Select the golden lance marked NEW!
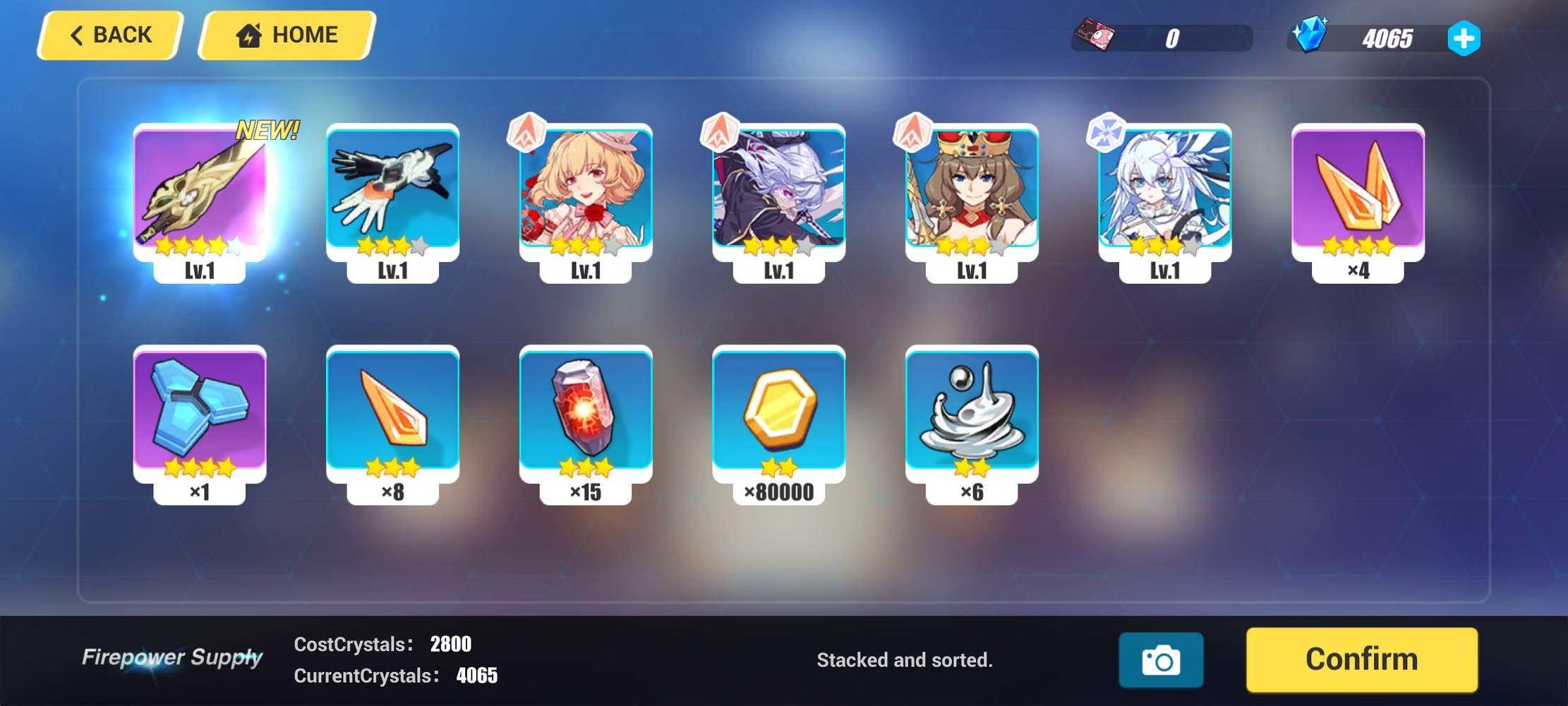Image resolution: width=1568 pixels, height=706 pixels. coord(200,198)
